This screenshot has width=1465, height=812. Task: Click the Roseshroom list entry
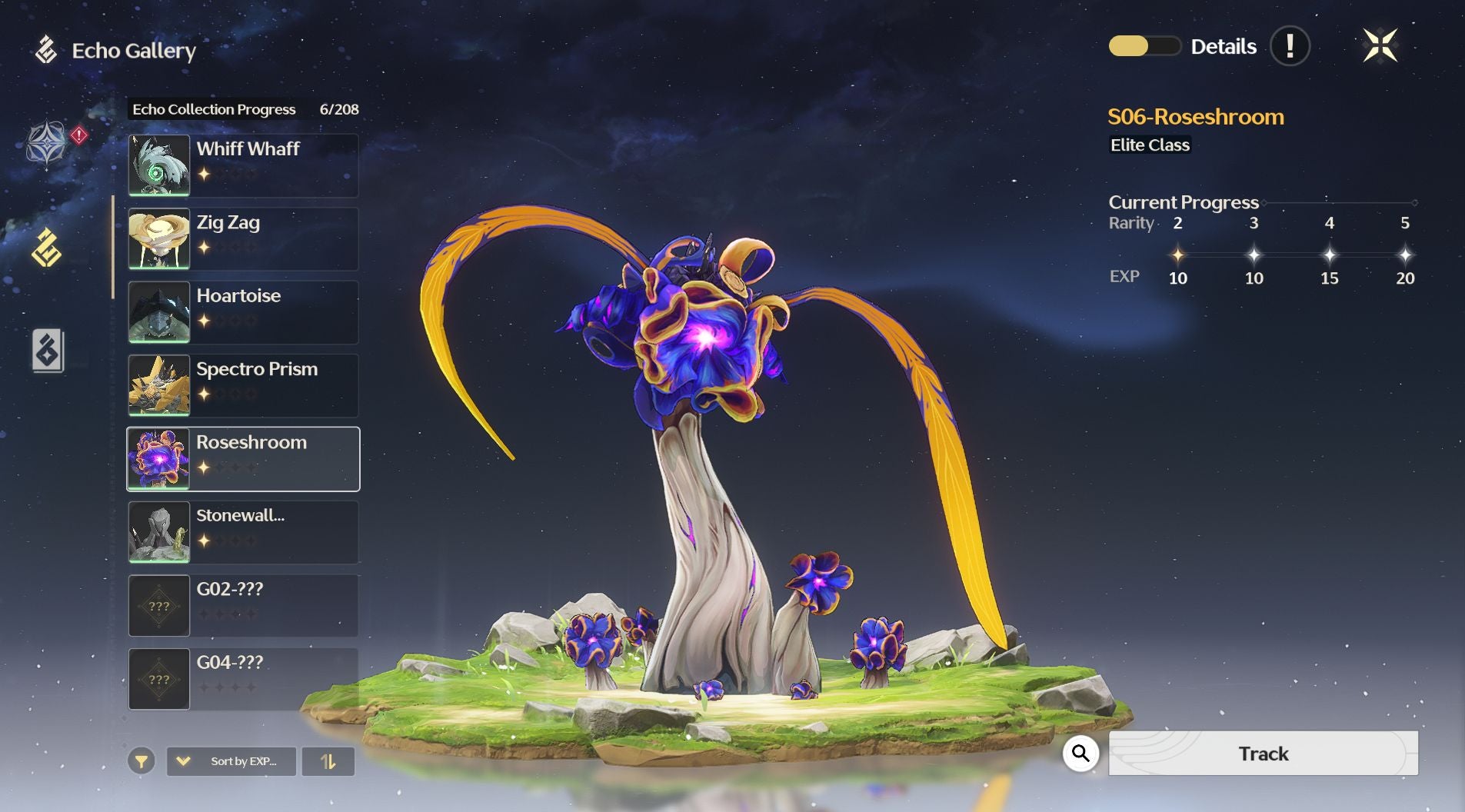[243, 459]
